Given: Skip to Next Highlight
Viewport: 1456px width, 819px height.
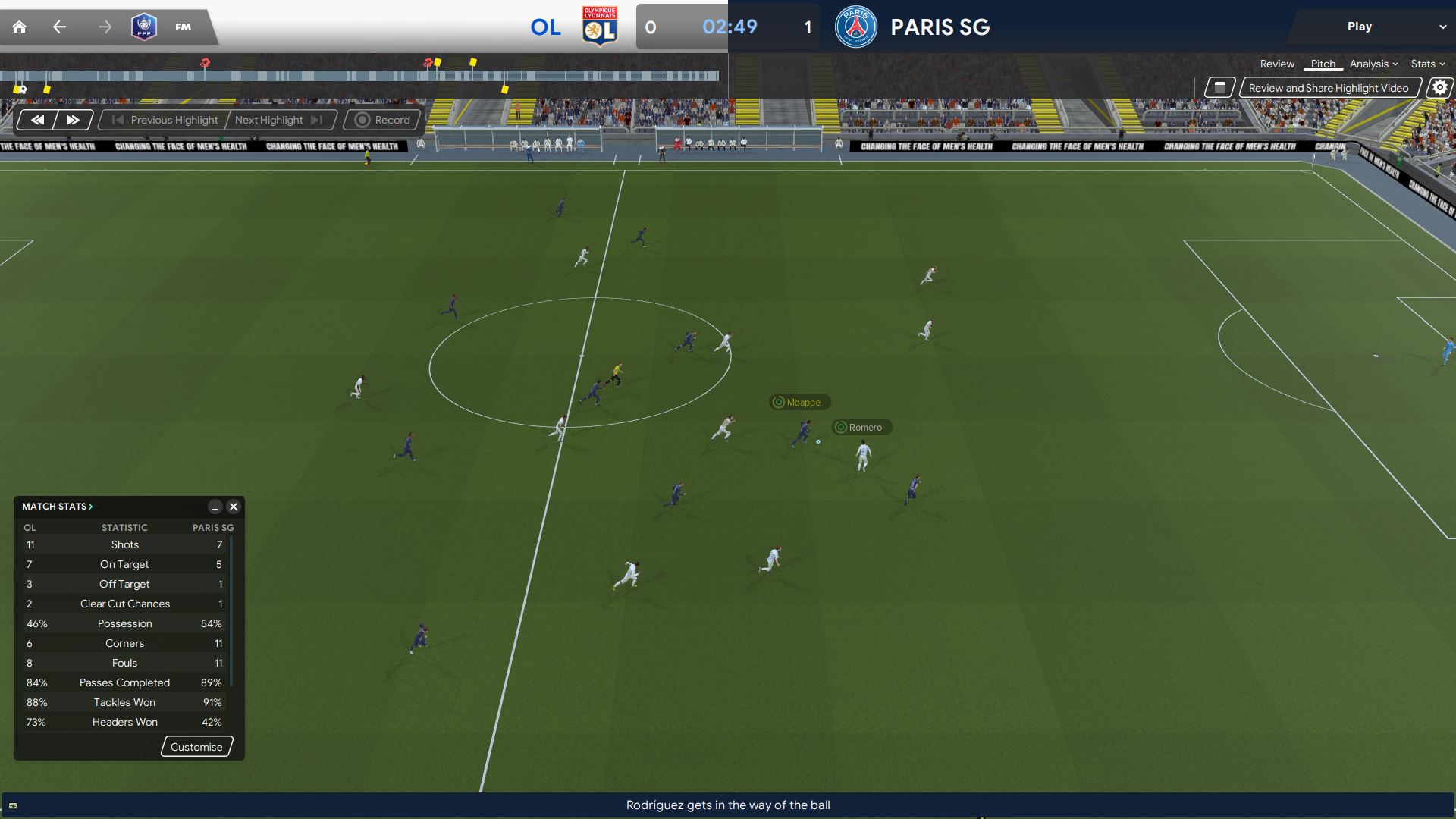Looking at the screenshot, I should 278,120.
